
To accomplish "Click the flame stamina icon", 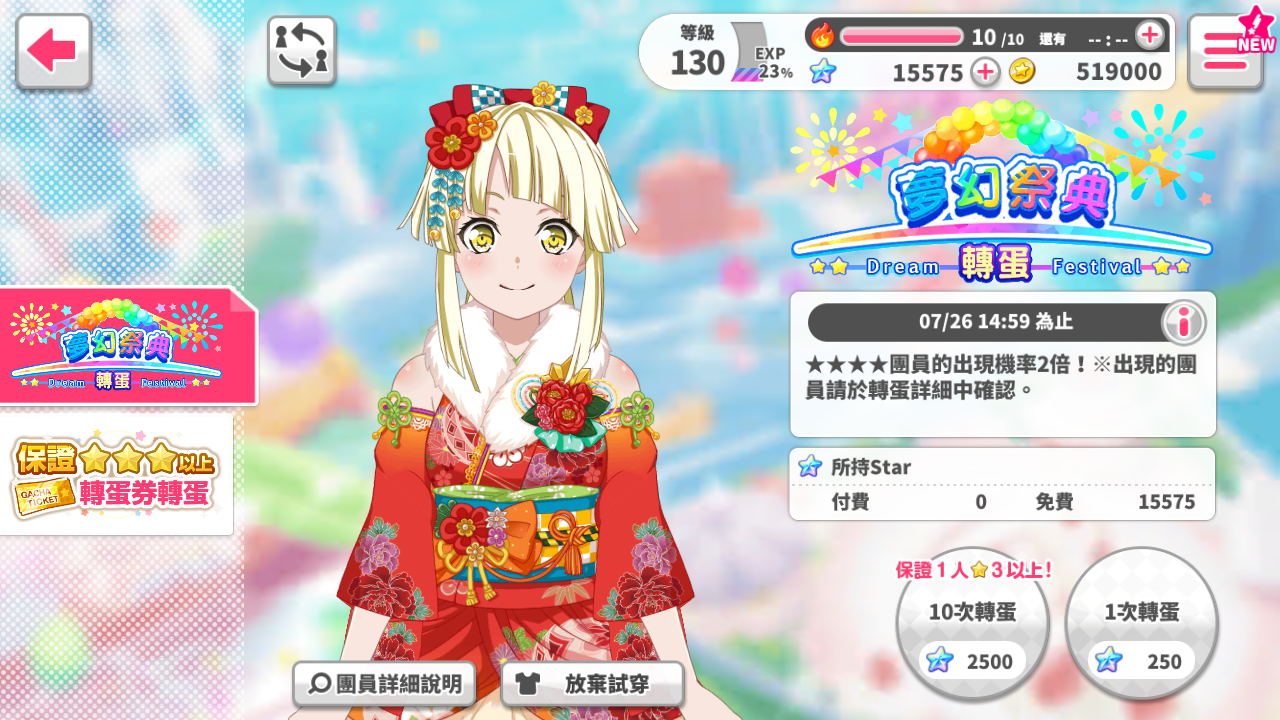I will (823, 34).
